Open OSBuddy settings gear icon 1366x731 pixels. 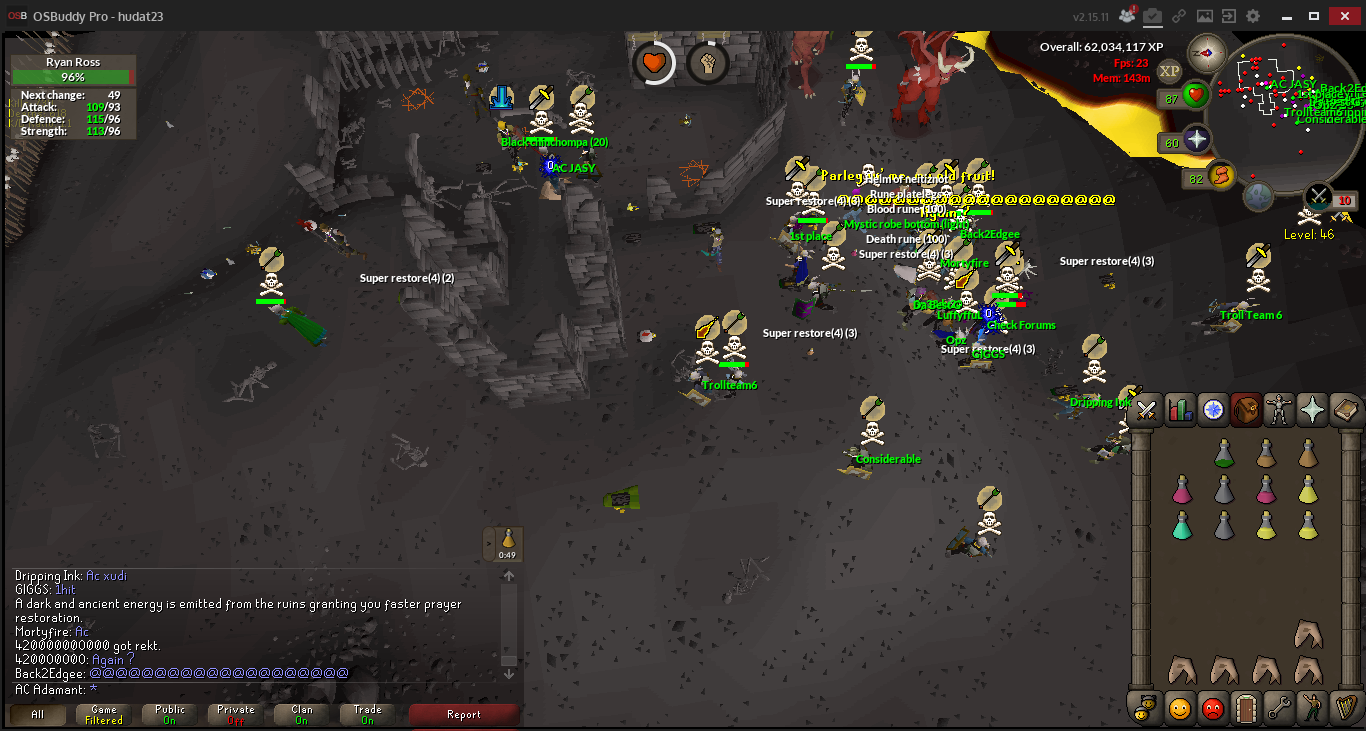[x=1253, y=16]
